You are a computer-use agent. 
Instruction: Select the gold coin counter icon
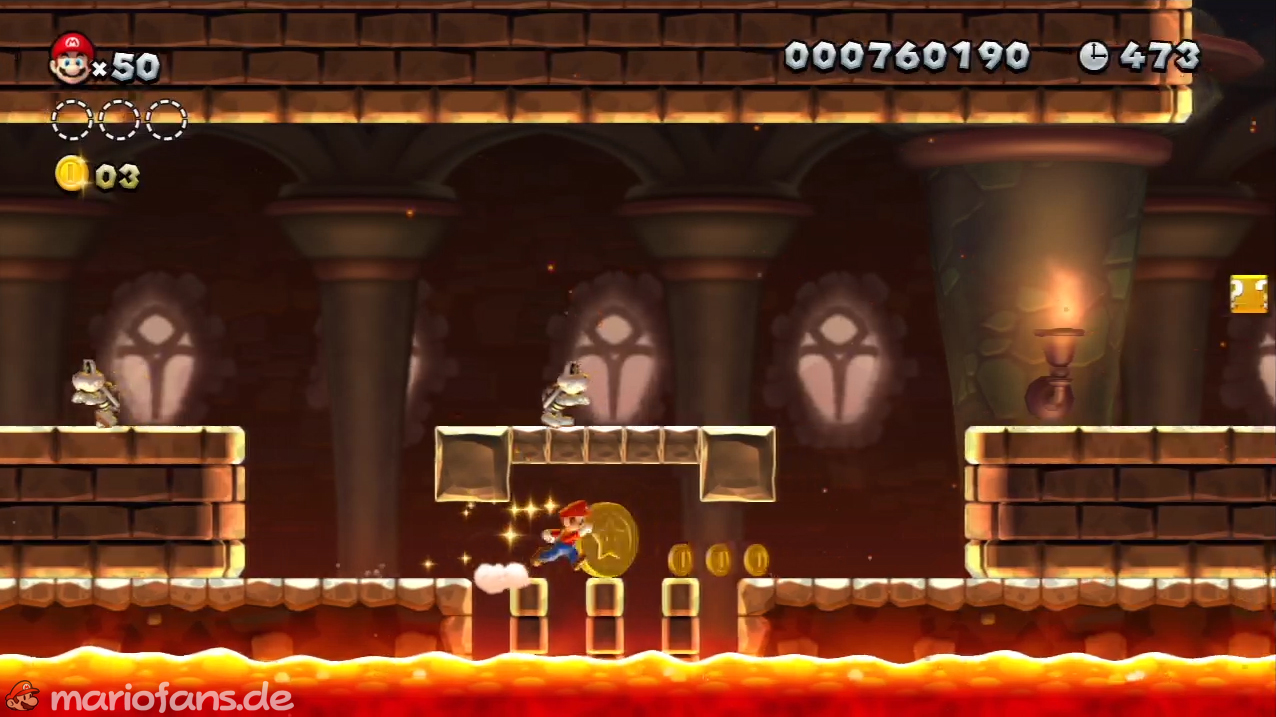(71, 174)
